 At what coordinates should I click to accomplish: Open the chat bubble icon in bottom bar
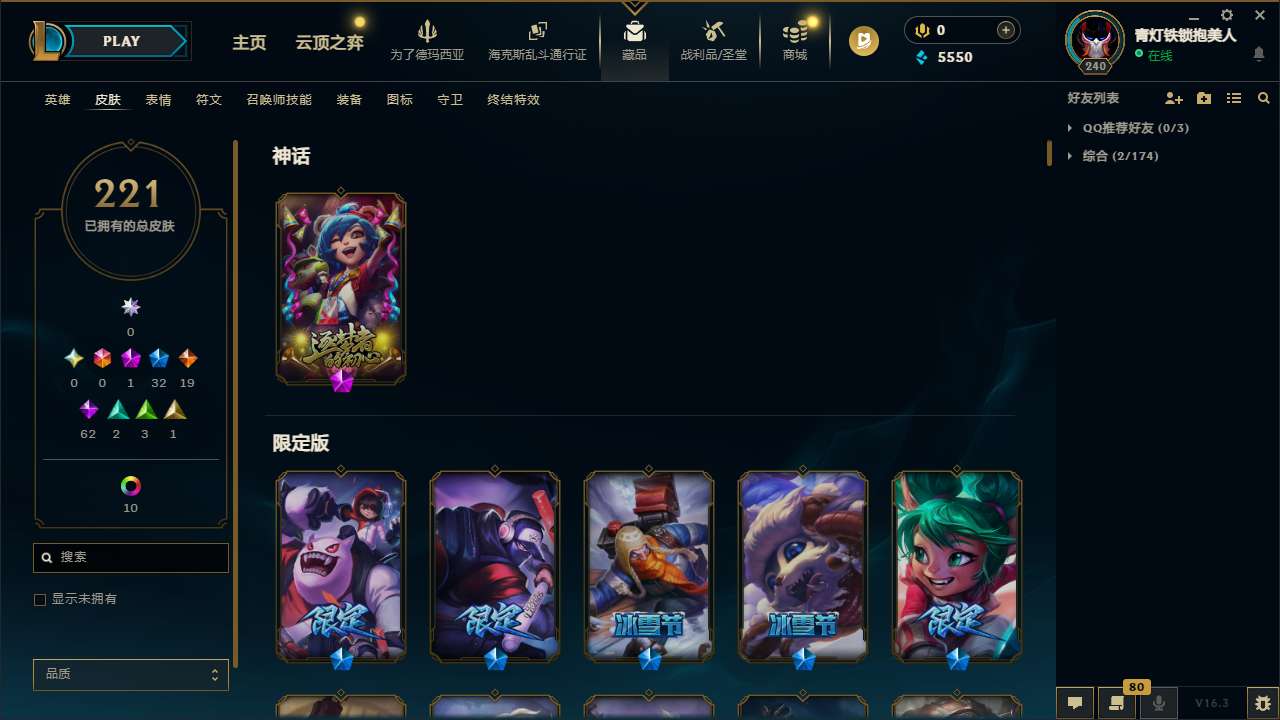(x=1074, y=703)
